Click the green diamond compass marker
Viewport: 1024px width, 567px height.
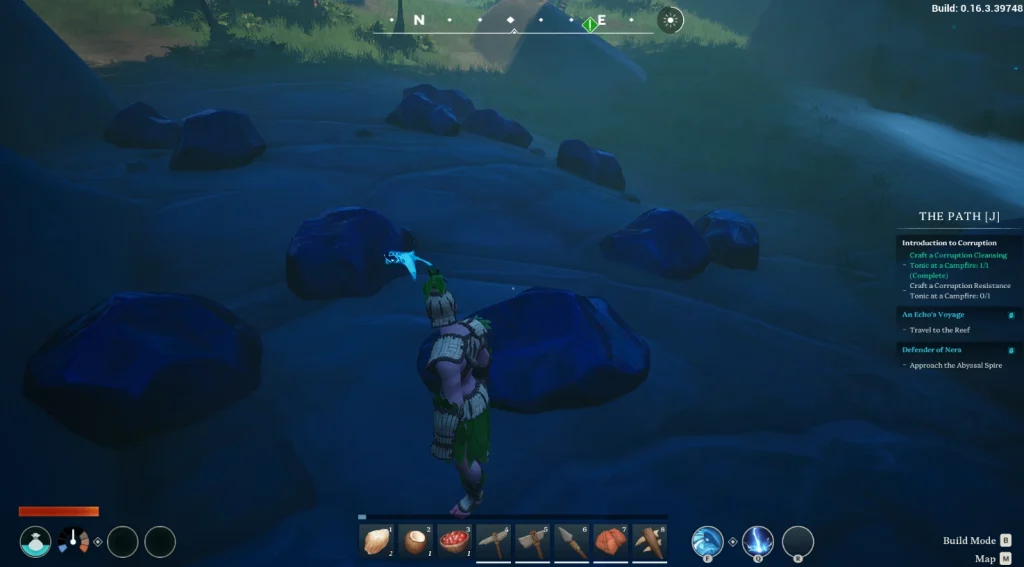coord(591,23)
